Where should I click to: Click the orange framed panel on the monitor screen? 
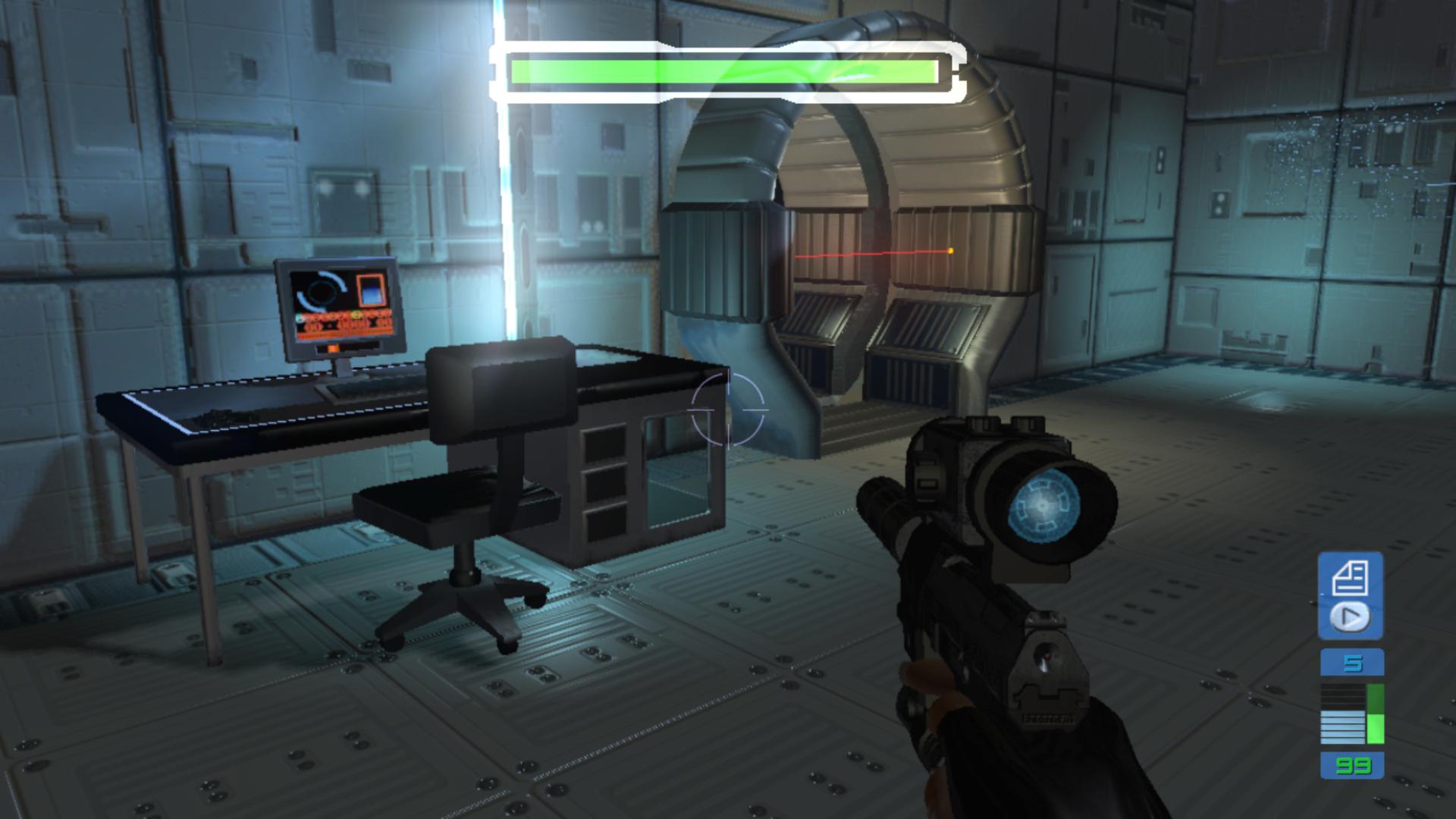coord(372,290)
